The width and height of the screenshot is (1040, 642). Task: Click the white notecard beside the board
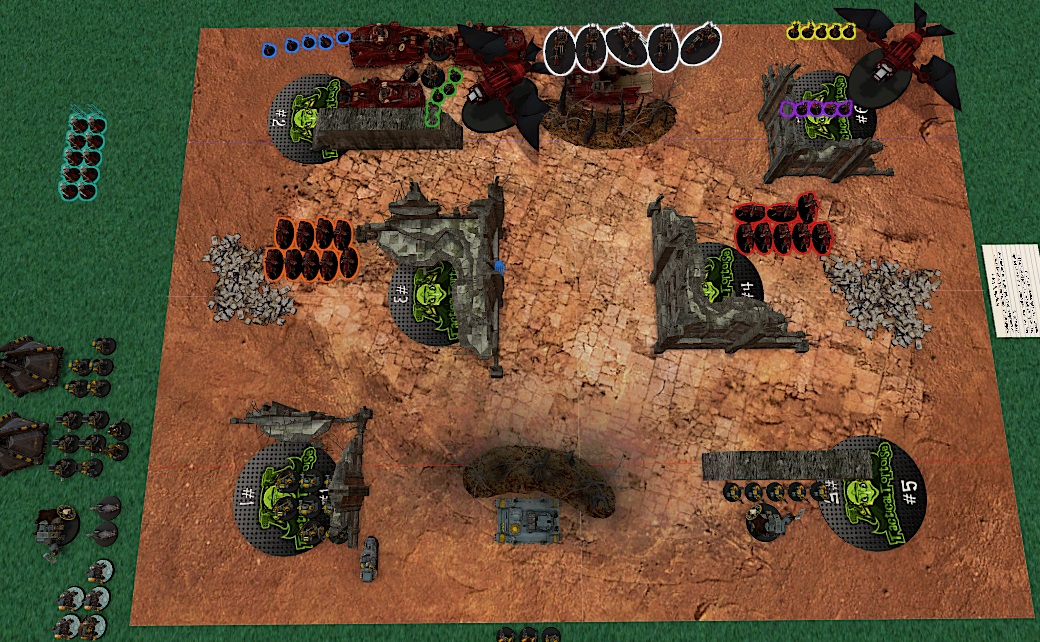1011,290
